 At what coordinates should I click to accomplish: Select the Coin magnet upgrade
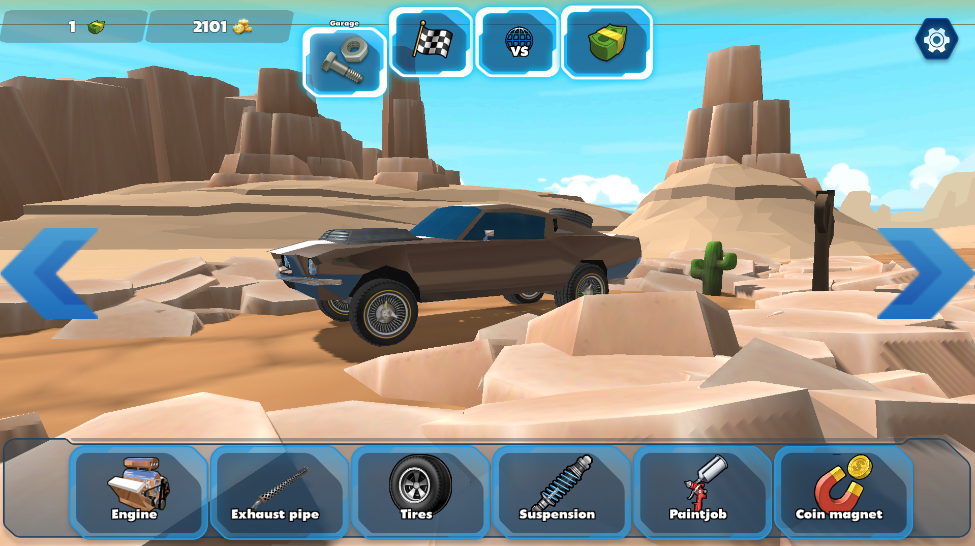point(841,490)
